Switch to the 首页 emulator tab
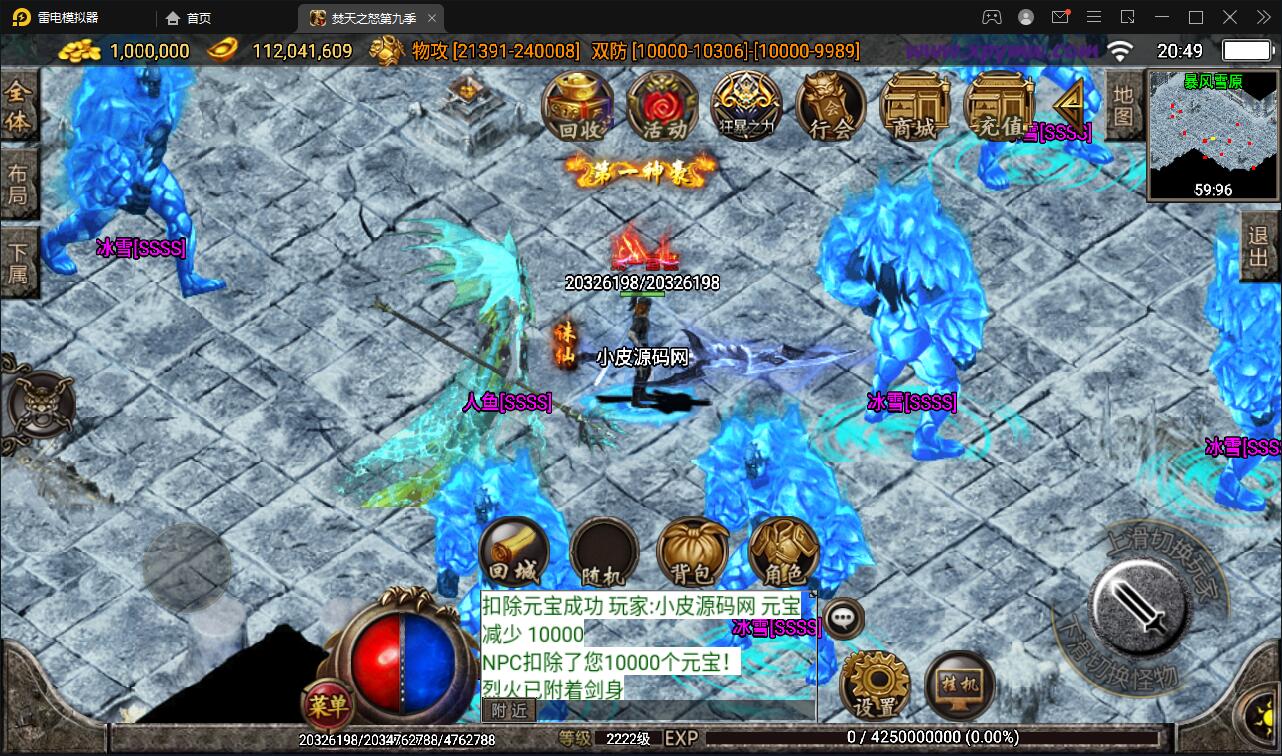The width and height of the screenshot is (1282, 756). [186, 17]
